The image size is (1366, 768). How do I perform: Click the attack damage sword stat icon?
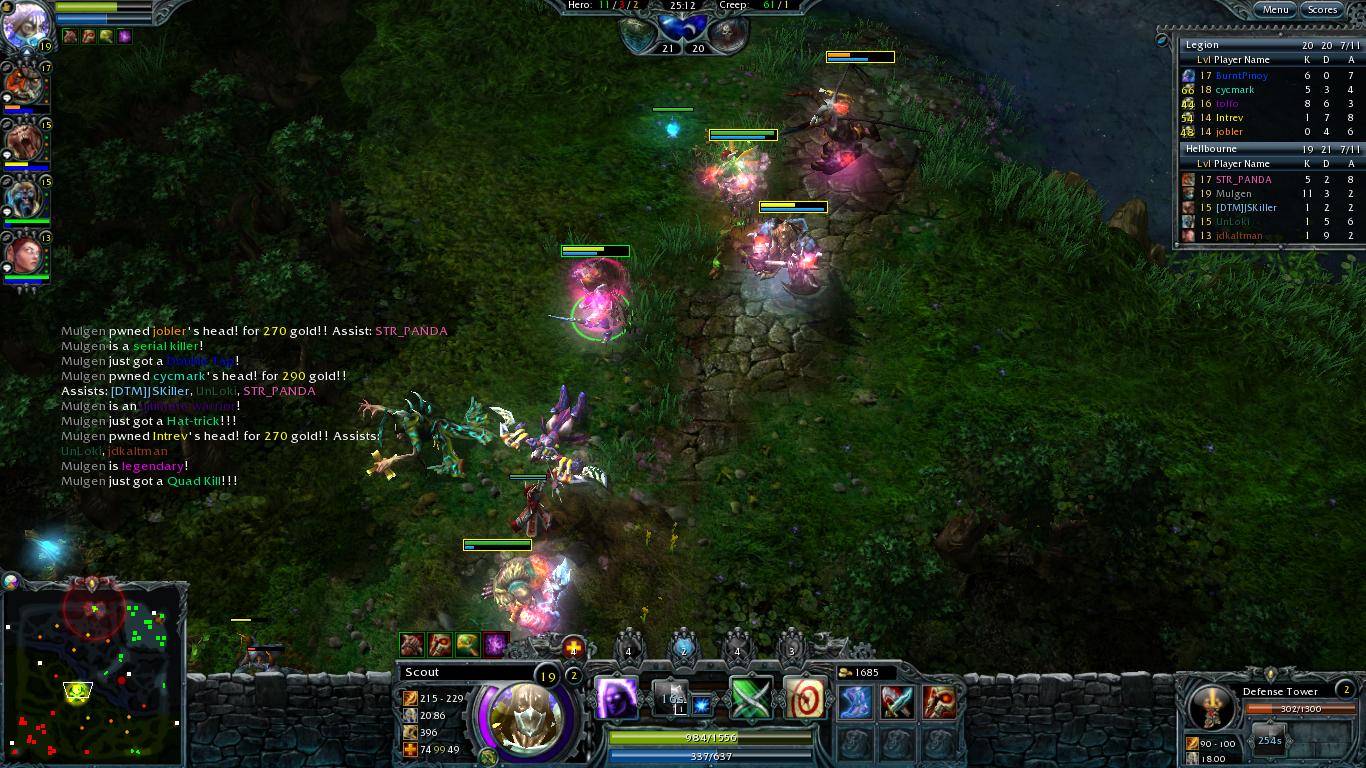click(x=410, y=699)
